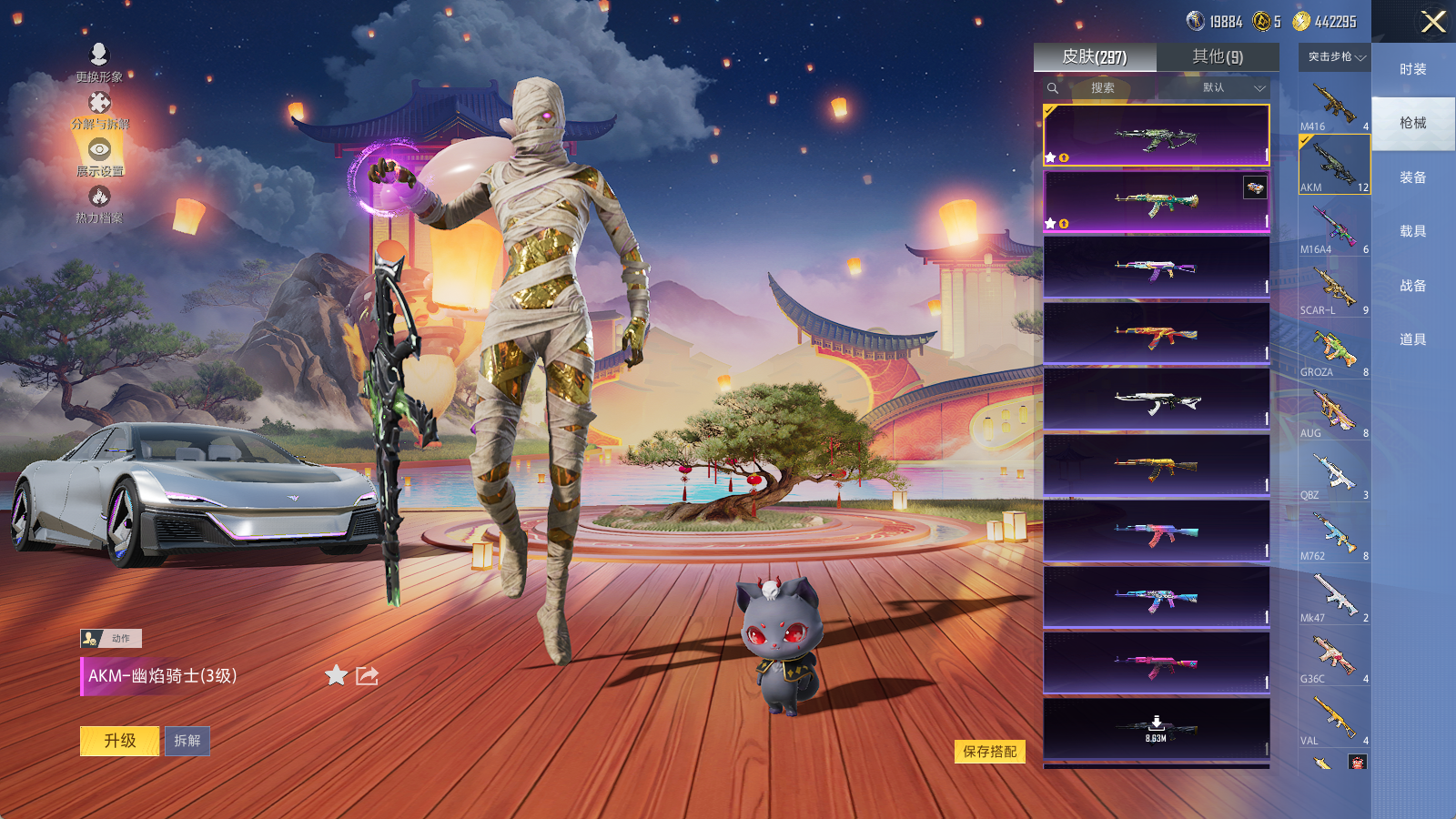1456x819 pixels.
Task: Click the 拆解 dismantle button
Action: 187,741
